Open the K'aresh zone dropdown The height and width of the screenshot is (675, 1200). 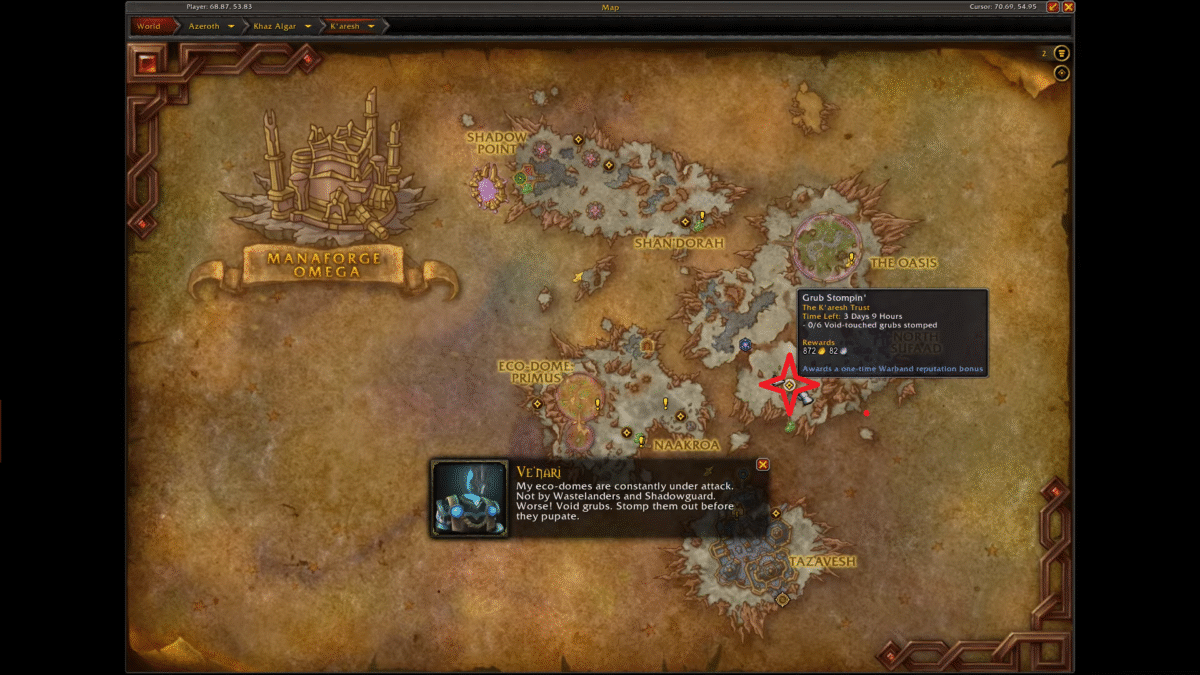[x=371, y=26]
